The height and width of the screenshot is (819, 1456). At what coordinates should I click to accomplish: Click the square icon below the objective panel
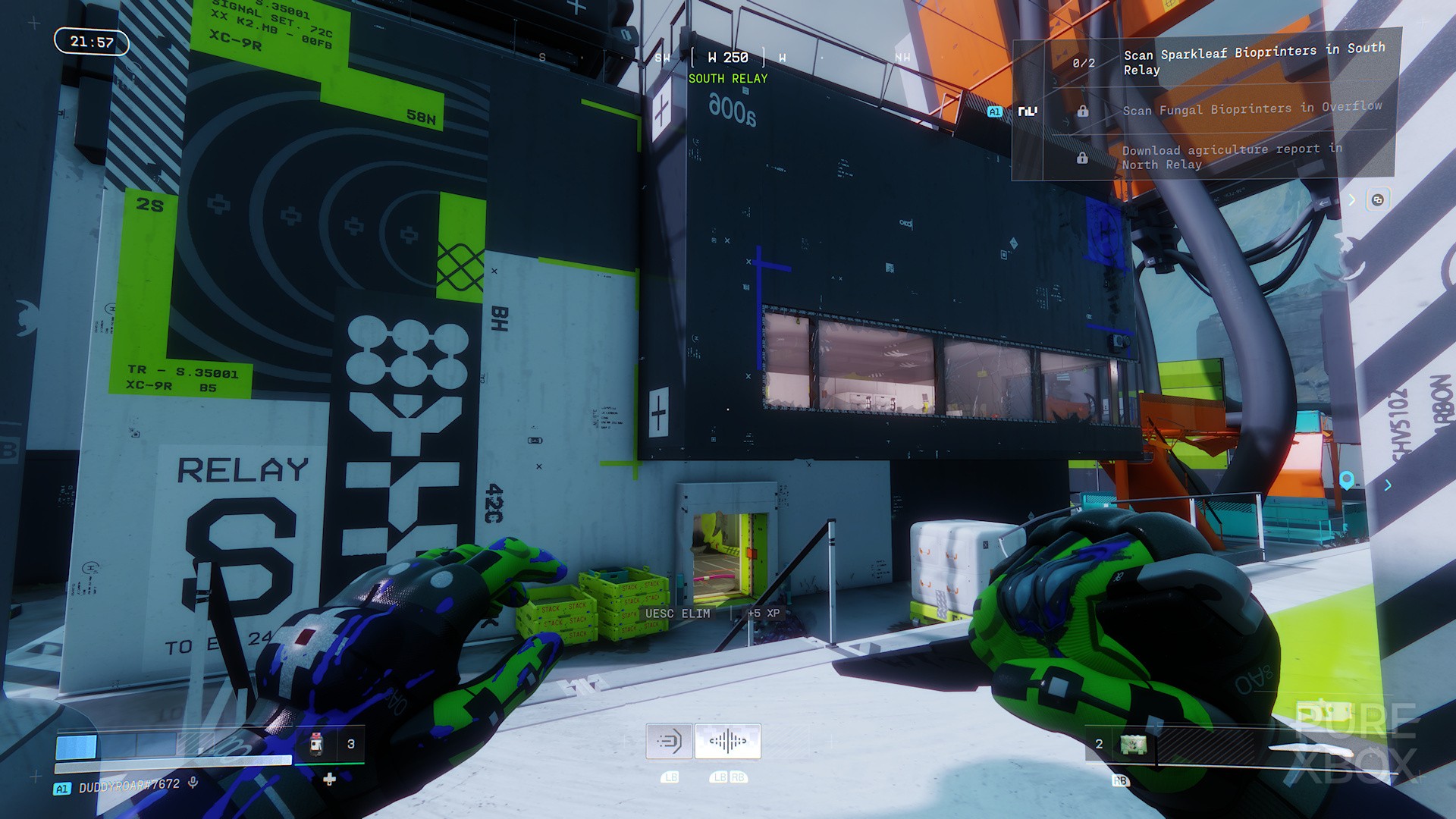click(1378, 199)
